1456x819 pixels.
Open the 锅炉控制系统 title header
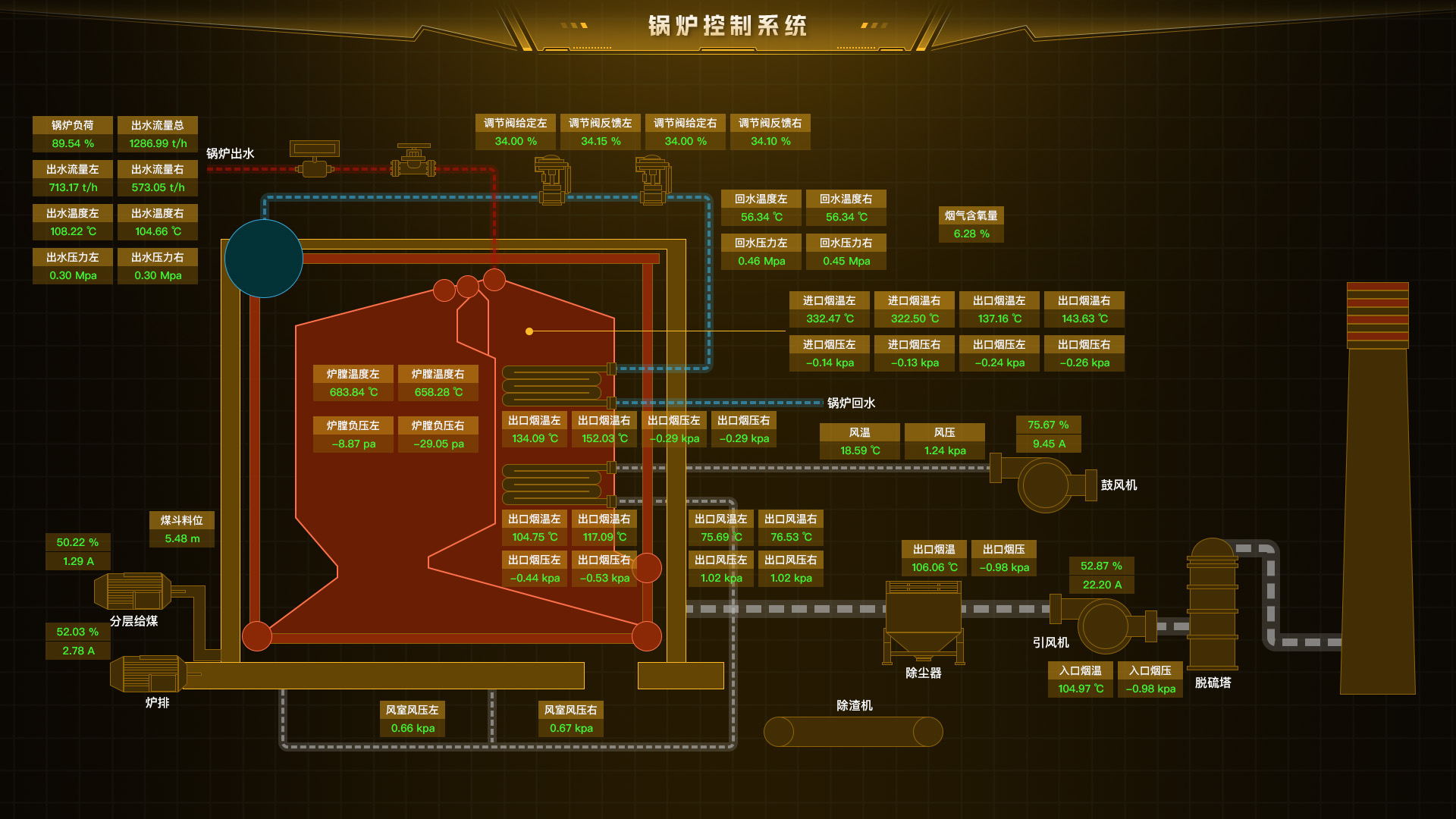click(x=726, y=25)
